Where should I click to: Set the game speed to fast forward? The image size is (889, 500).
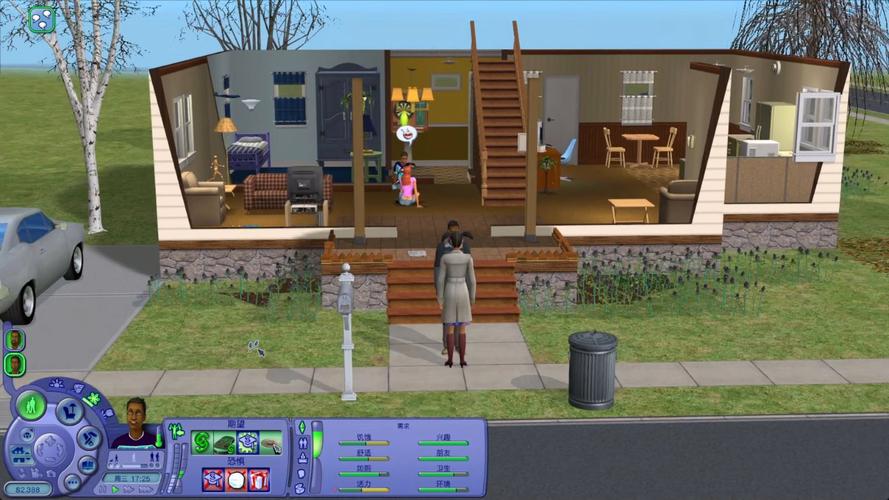(129, 490)
